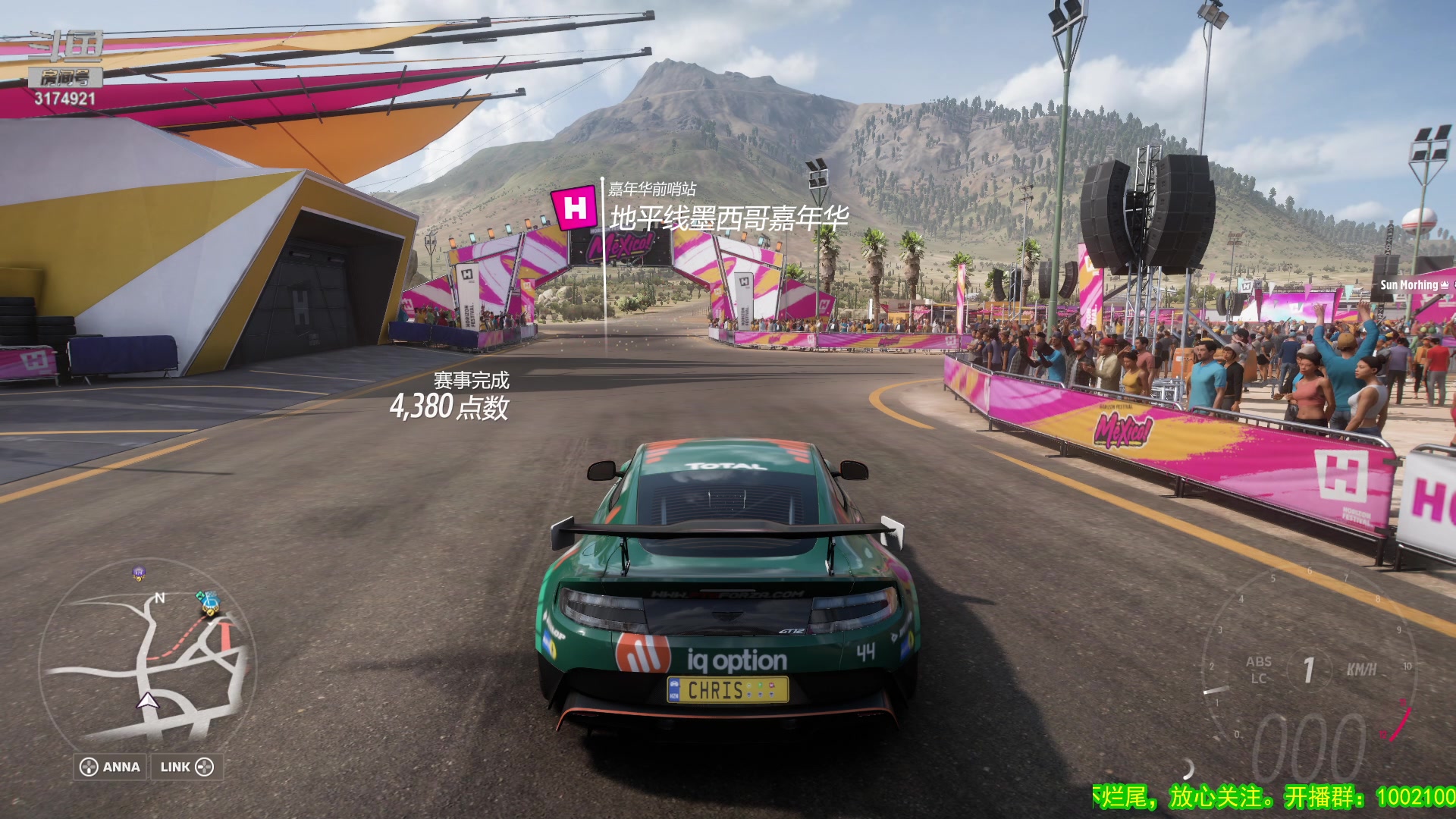The height and width of the screenshot is (819, 1456).
Task: Select the purple building marker on the minimap
Action: point(139,573)
